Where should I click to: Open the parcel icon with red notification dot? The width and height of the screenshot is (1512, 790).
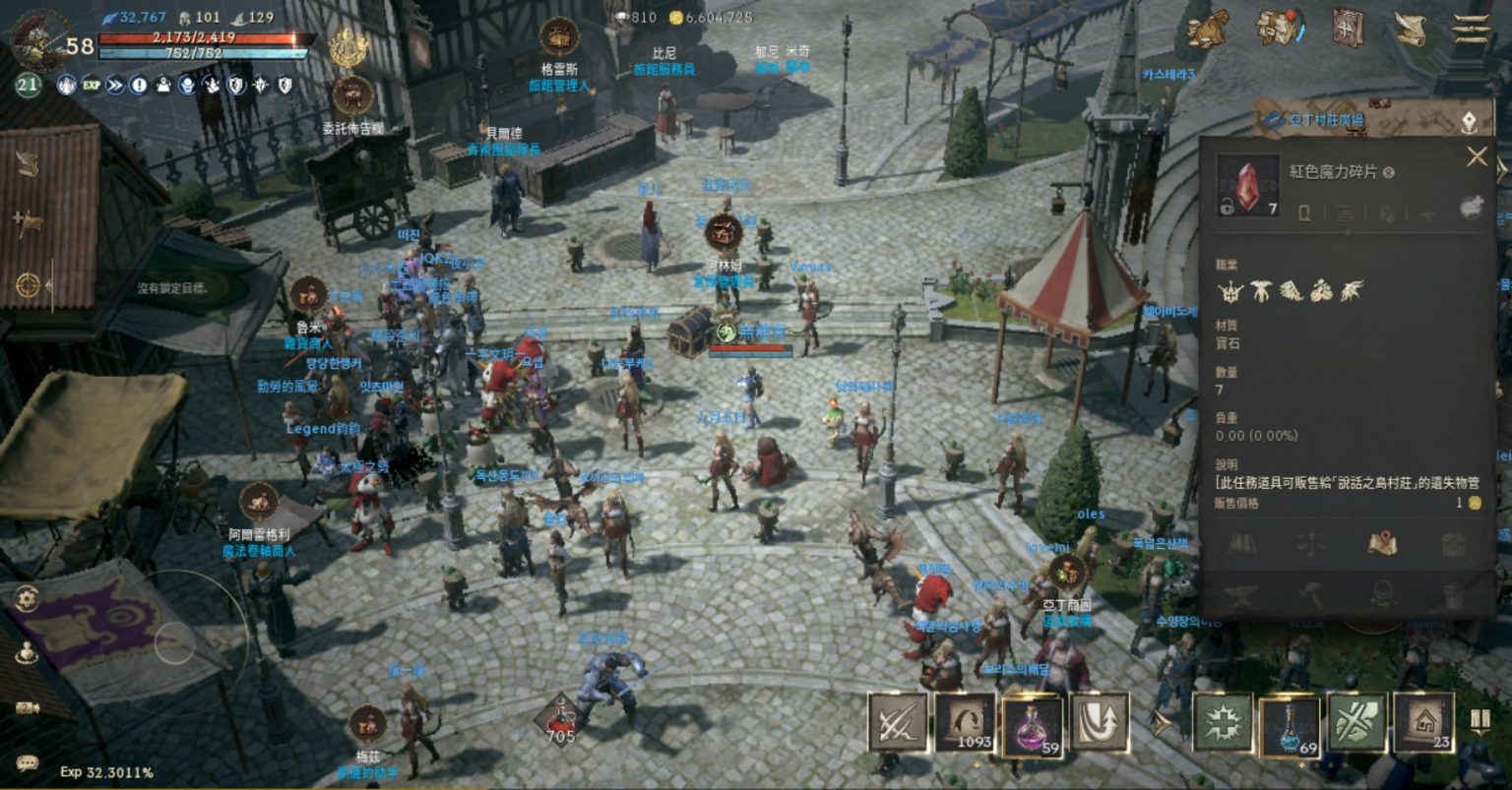pos(1279,28)
